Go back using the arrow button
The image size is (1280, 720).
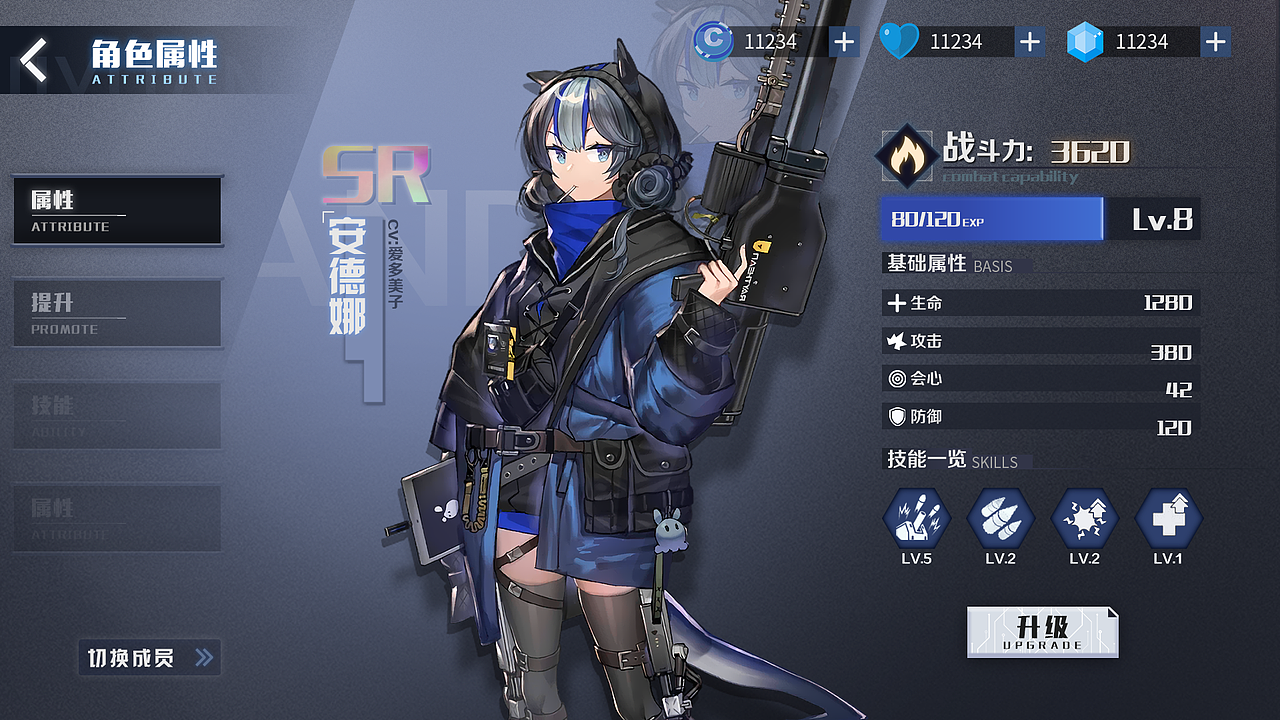[x=34, y=60]
